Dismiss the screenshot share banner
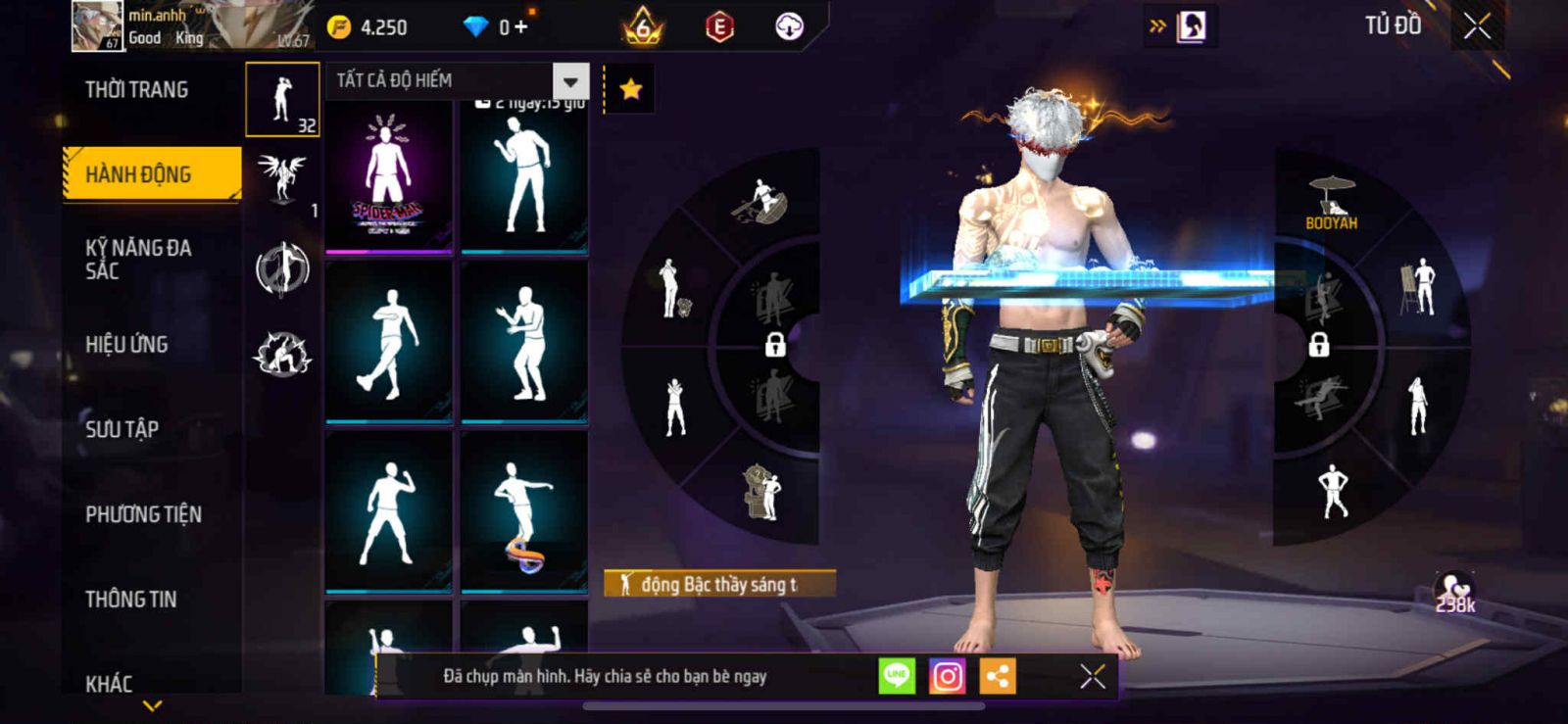Screen dimensions: 1568x724 1093,676
